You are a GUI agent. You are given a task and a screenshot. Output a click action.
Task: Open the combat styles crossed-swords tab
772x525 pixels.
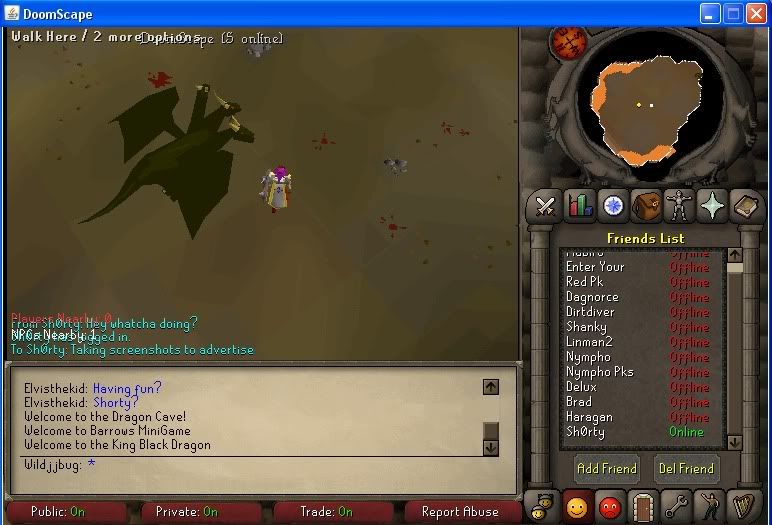pos(546,206)
